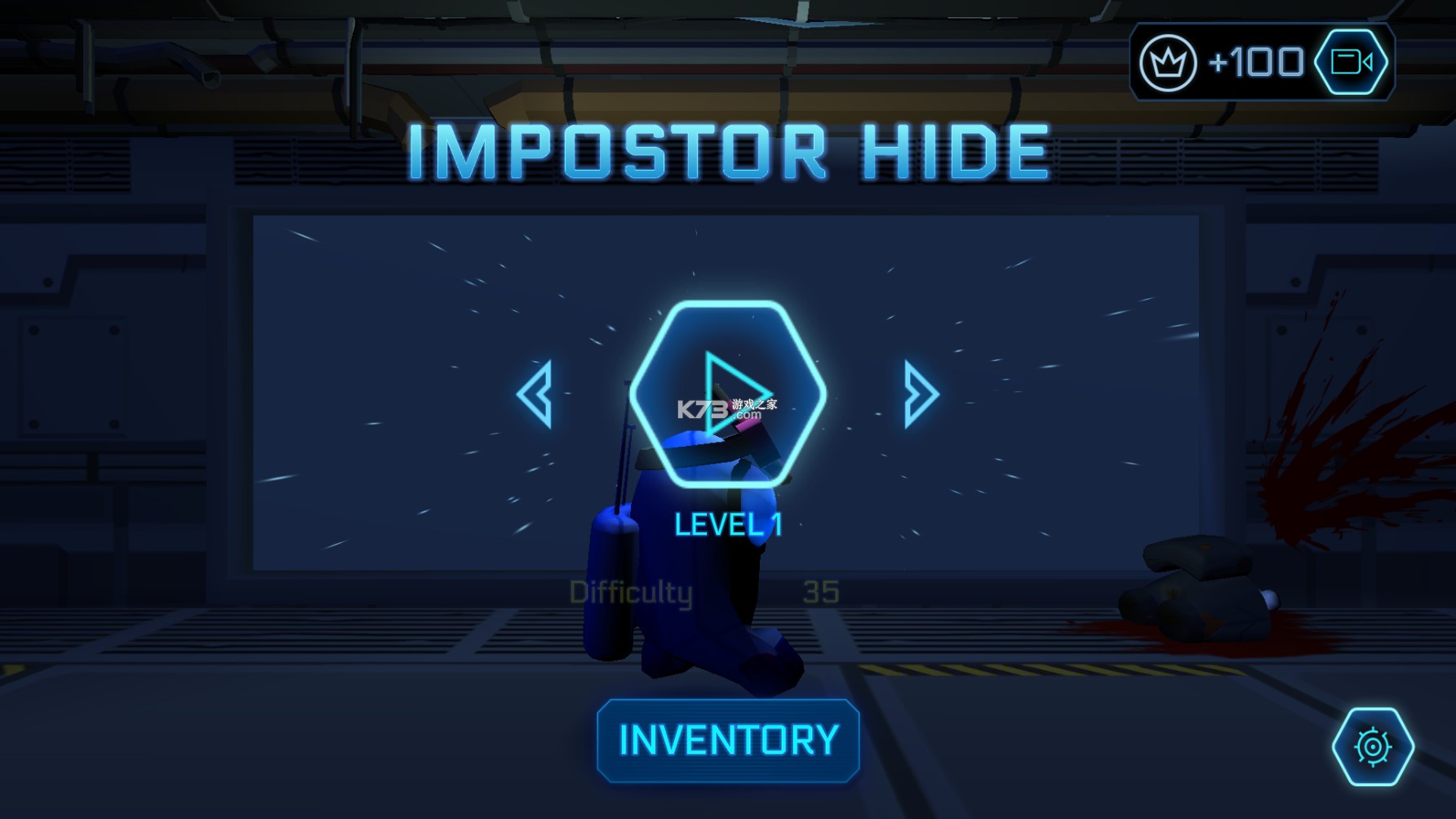Start Level 1 with the play button
The width and height of the screenshot is (1456, 819).
(x=727, y=394)
